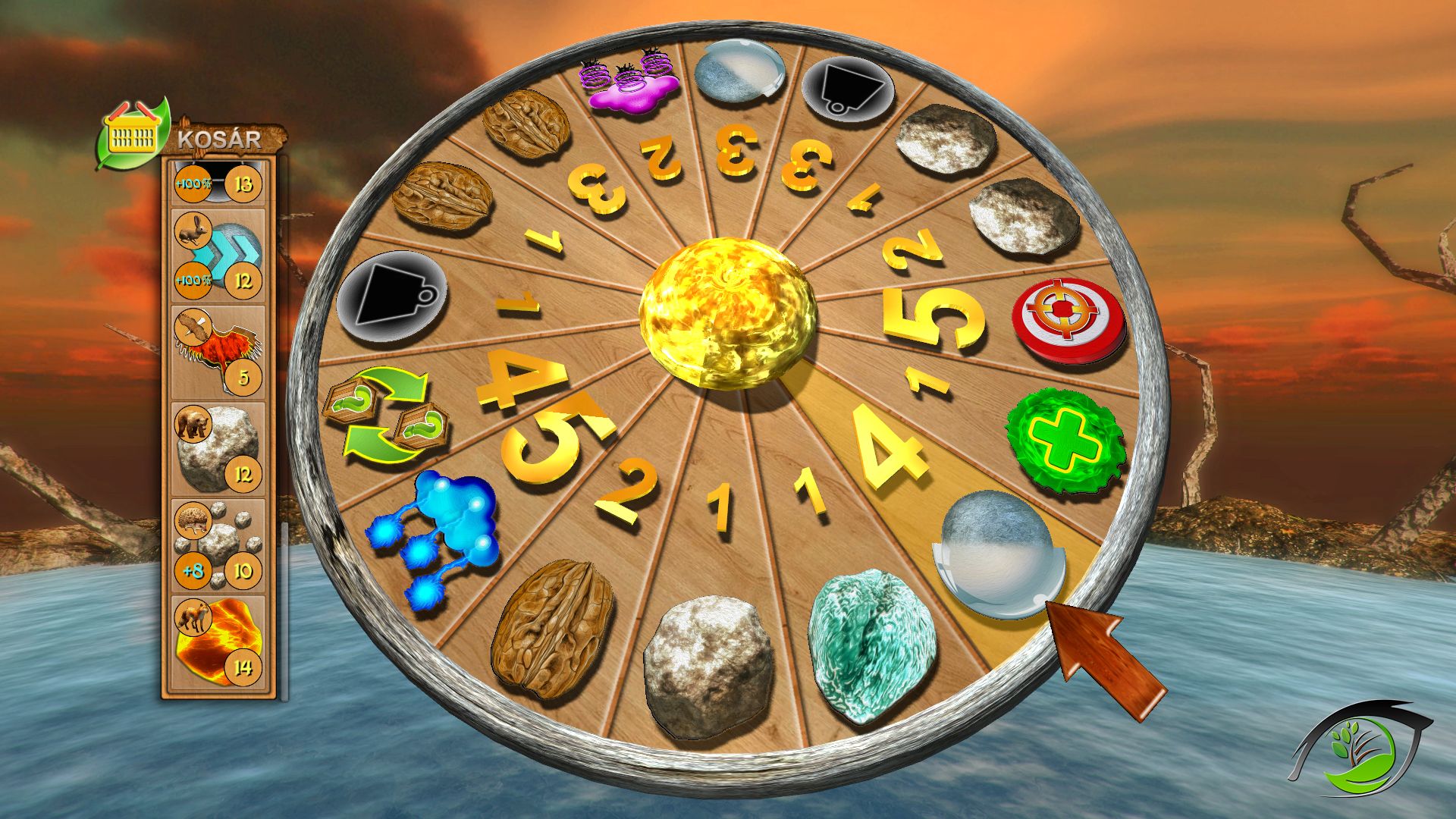
Task: Pick the hedgehog small stones basket item
Action: click(x=218, y=545)
